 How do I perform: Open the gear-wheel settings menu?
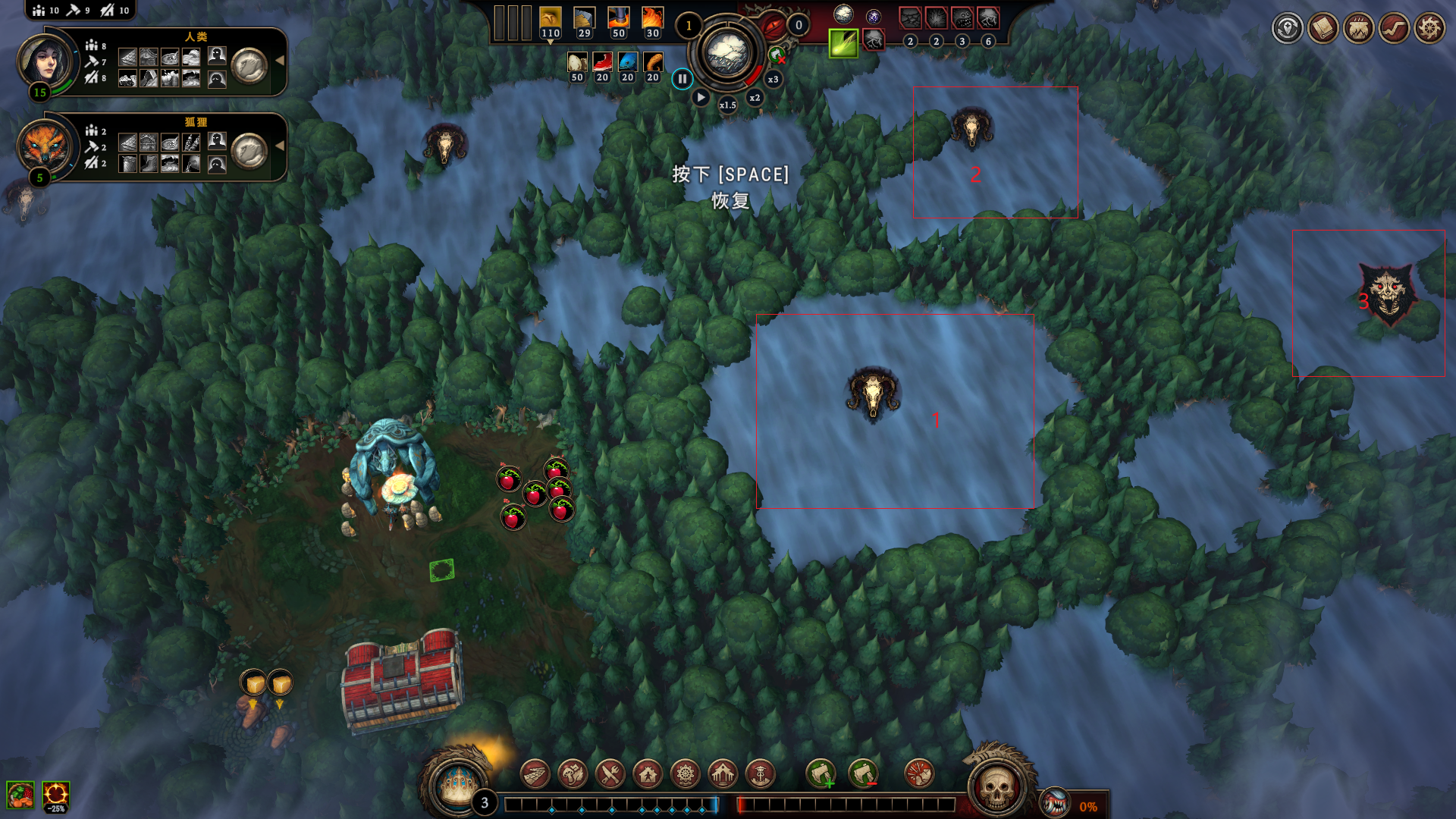(1429, 29)
